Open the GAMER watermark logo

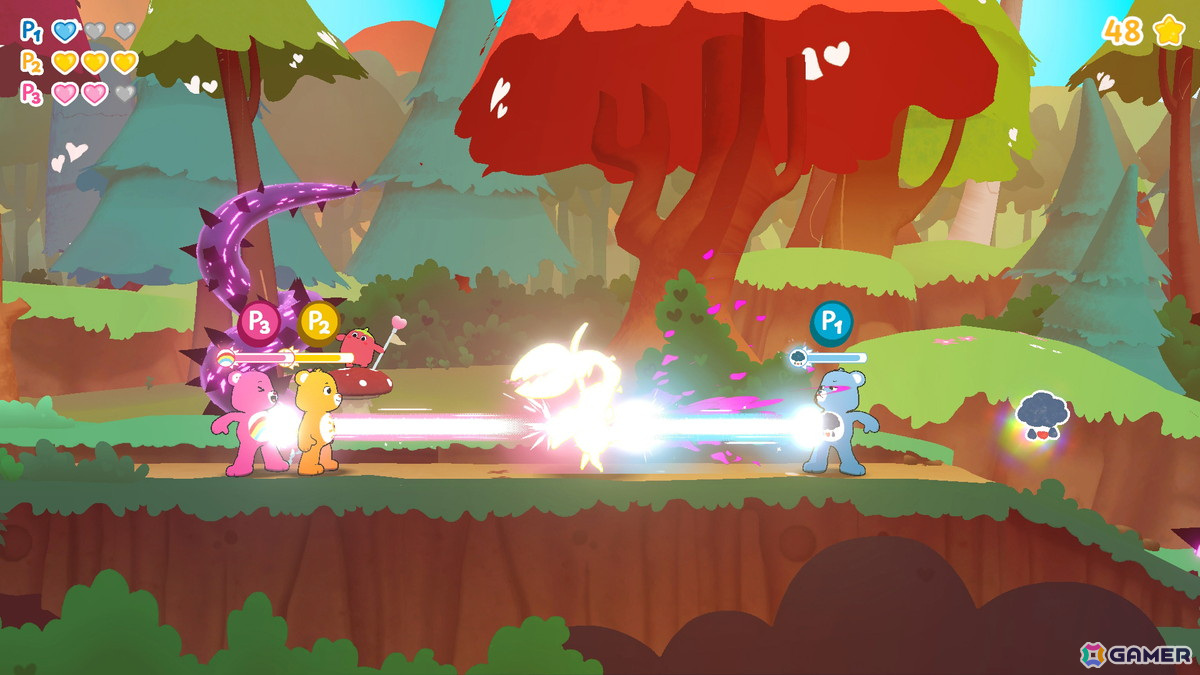(1136, 655)
